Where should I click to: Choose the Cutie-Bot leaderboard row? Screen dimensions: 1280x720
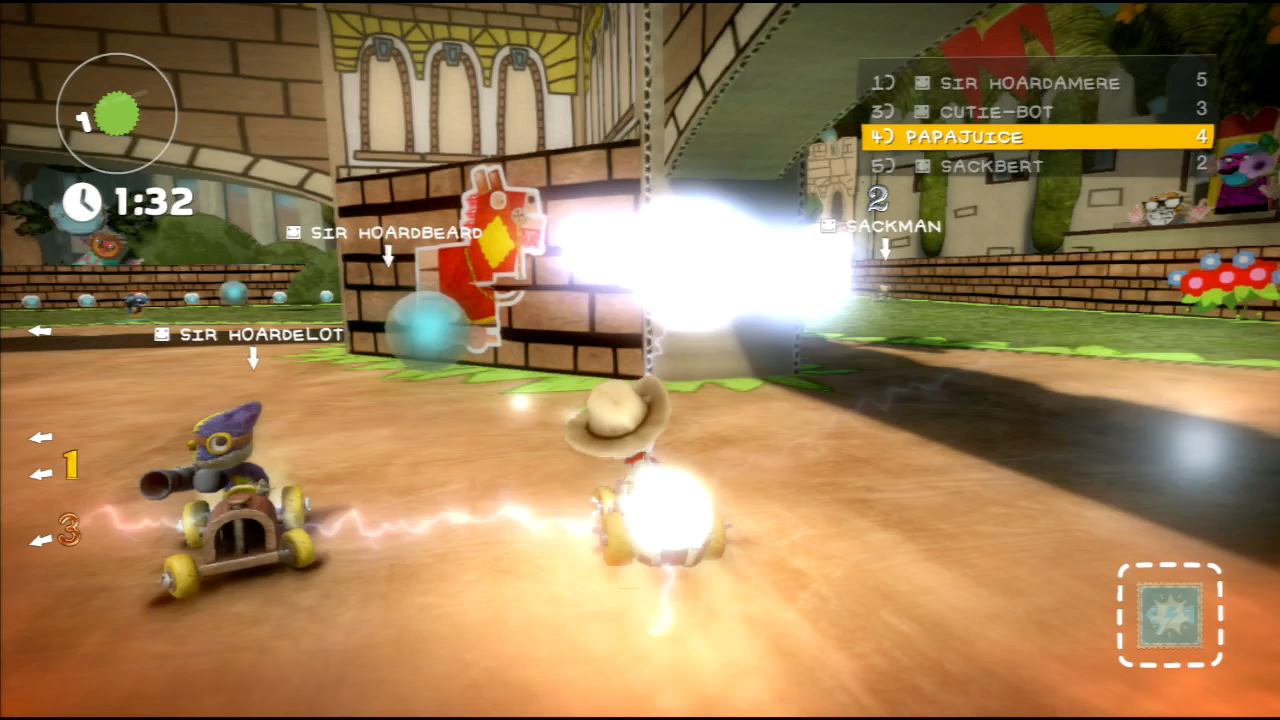(x=1037, y=111)
